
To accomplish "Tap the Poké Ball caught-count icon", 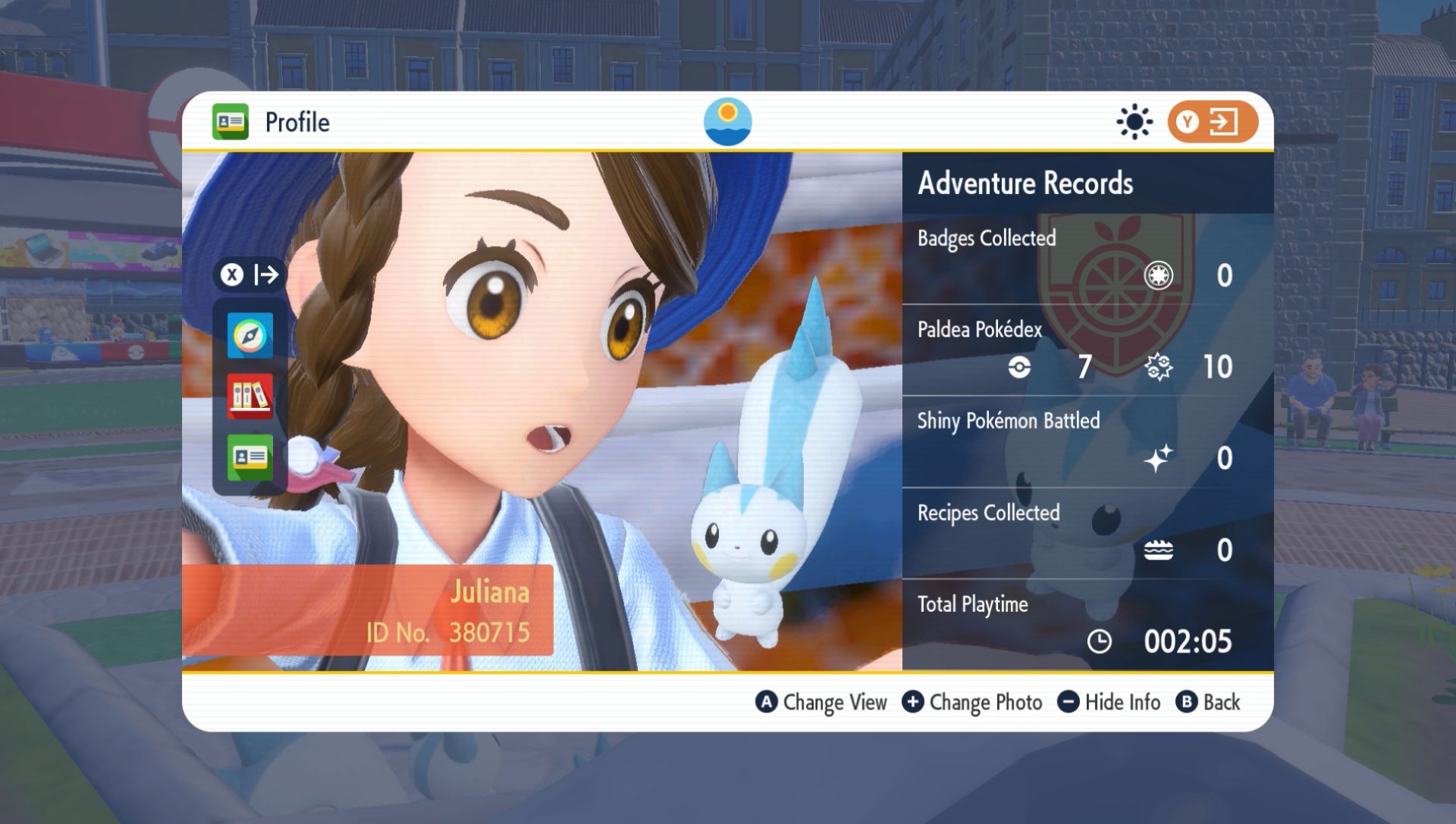I will (x=1020, y=368).
